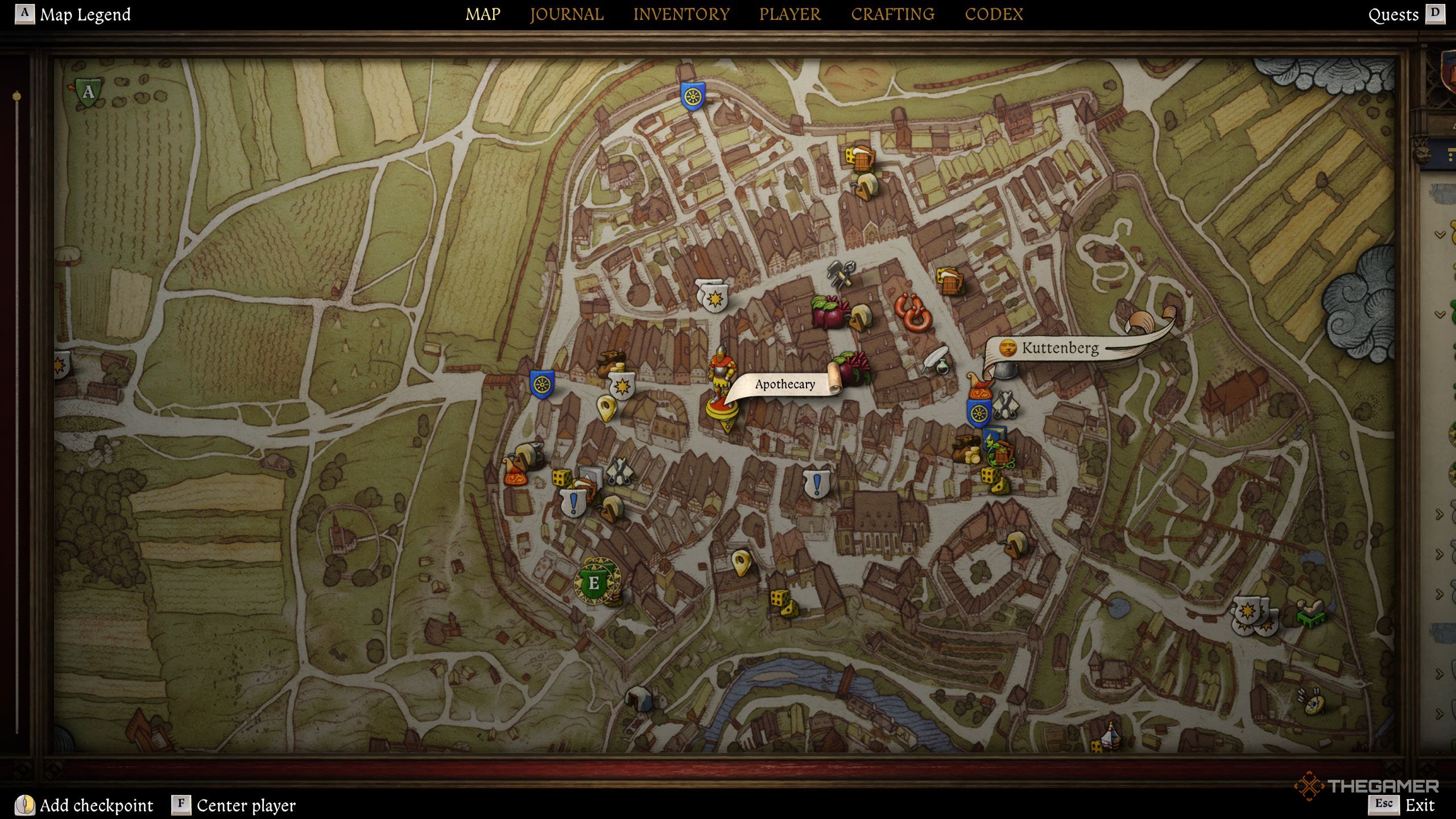
Task: Switch to the Journal tab
Action: tap(566, 14)
